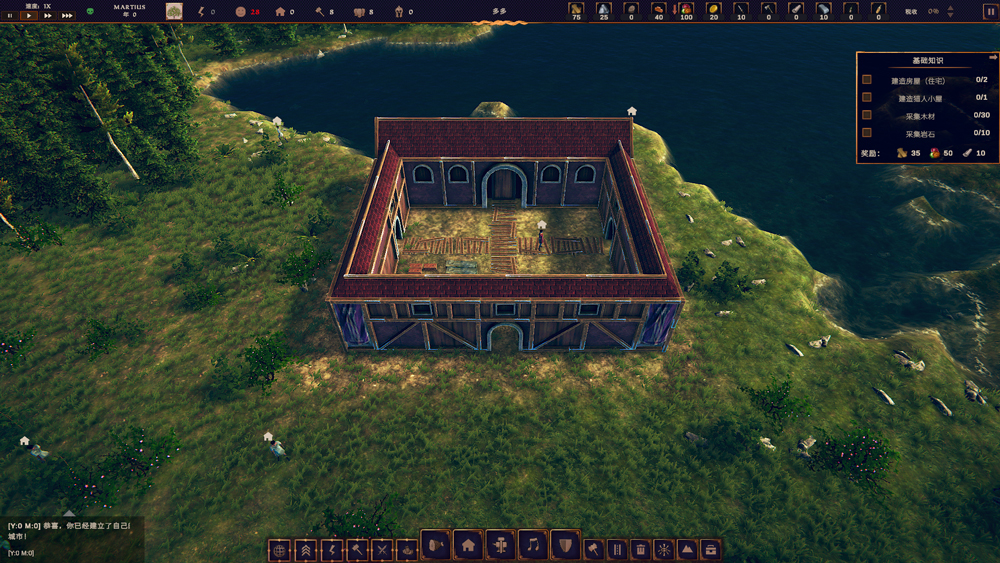Set game speed to triple fast-forward
The height and width of the screenshot is (563, 1000).
[66, 16]
